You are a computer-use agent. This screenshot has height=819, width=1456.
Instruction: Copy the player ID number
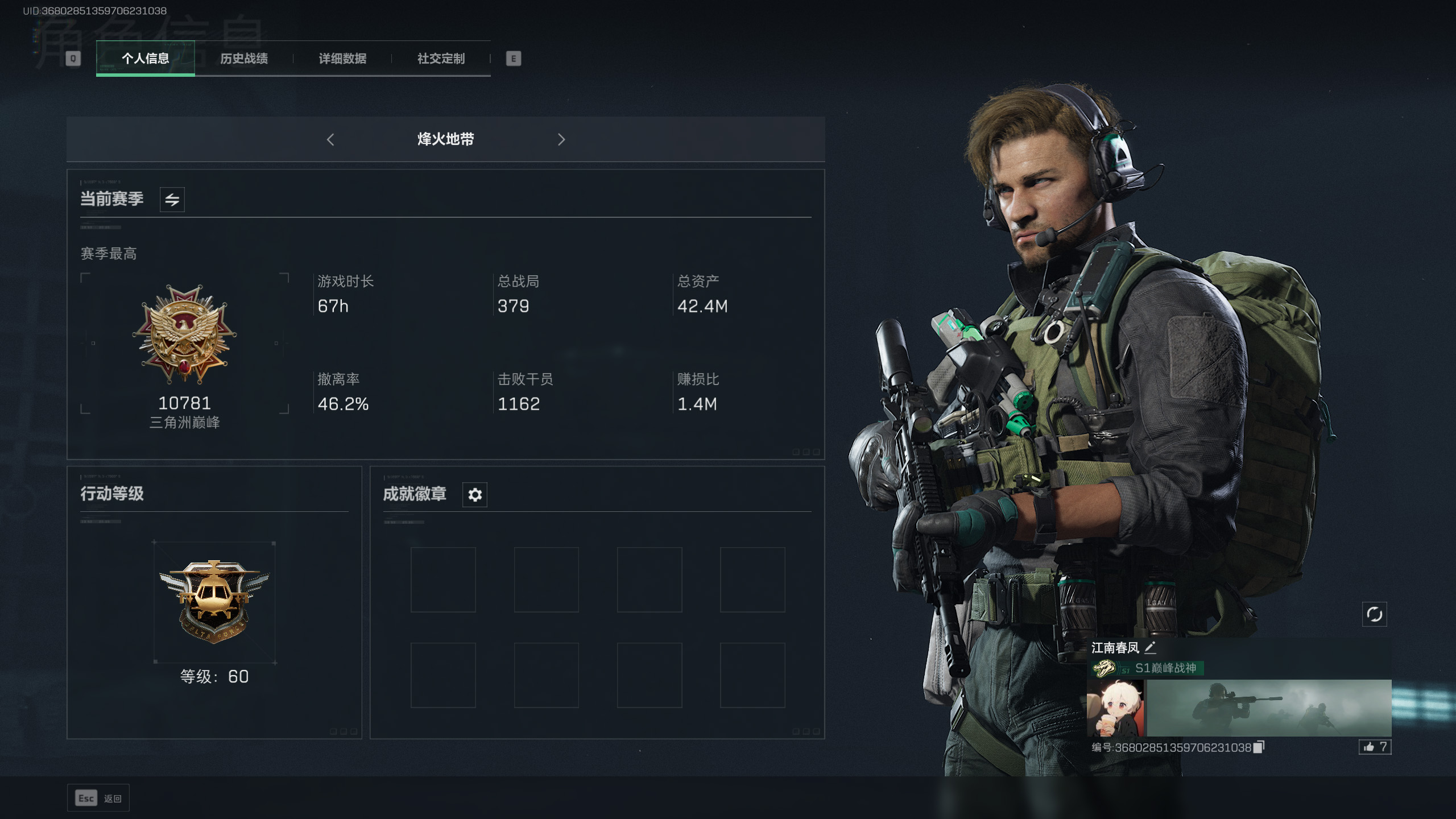tap(1259, 747)
